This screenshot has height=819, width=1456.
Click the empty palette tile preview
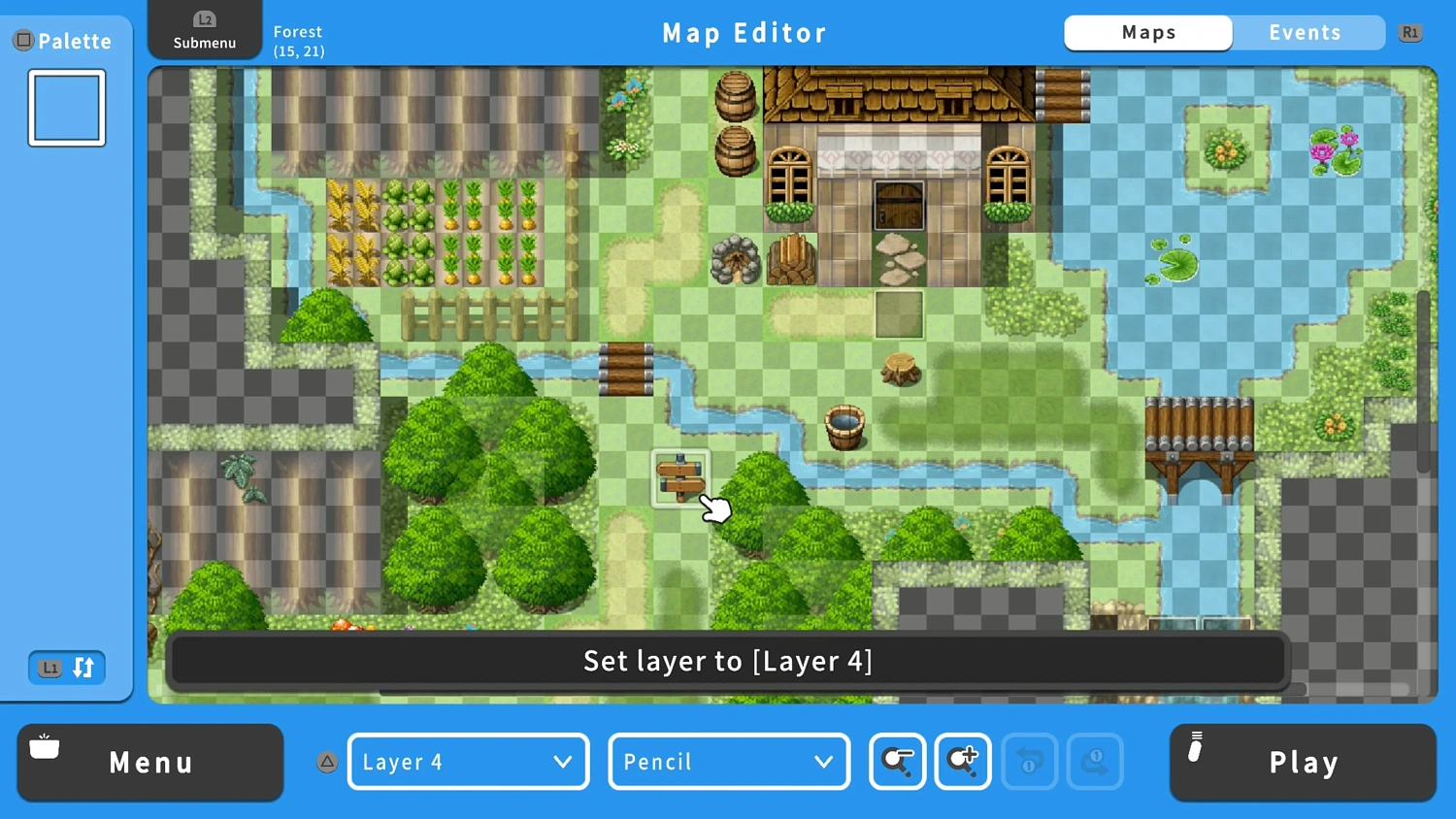66,107
